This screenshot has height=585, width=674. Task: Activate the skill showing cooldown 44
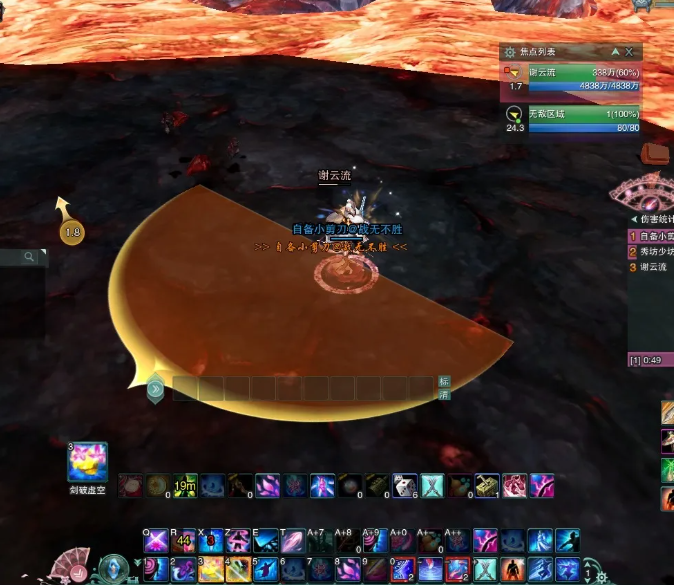[x=183, y=541]
